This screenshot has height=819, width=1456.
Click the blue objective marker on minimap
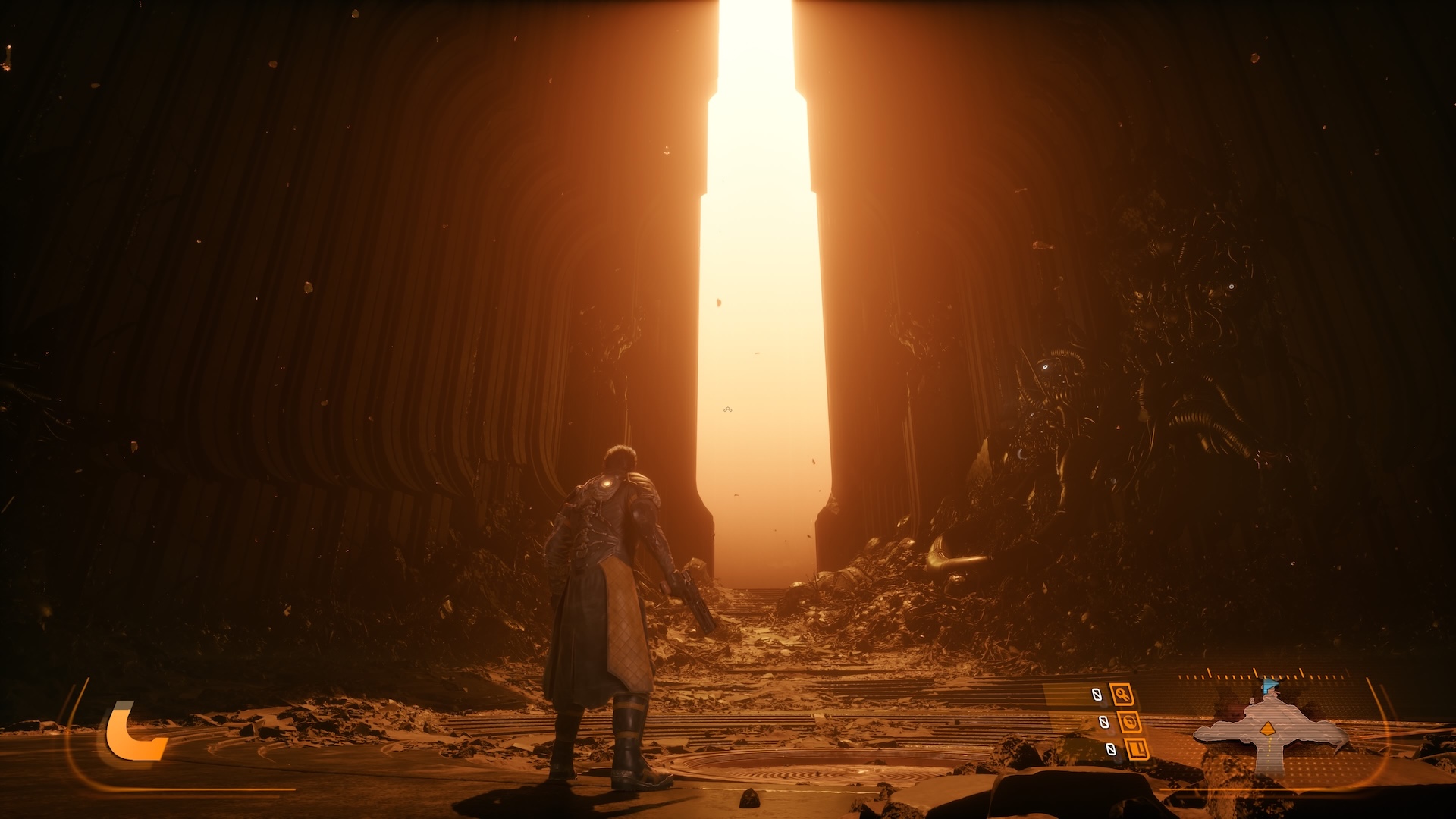pos(1269,686)
